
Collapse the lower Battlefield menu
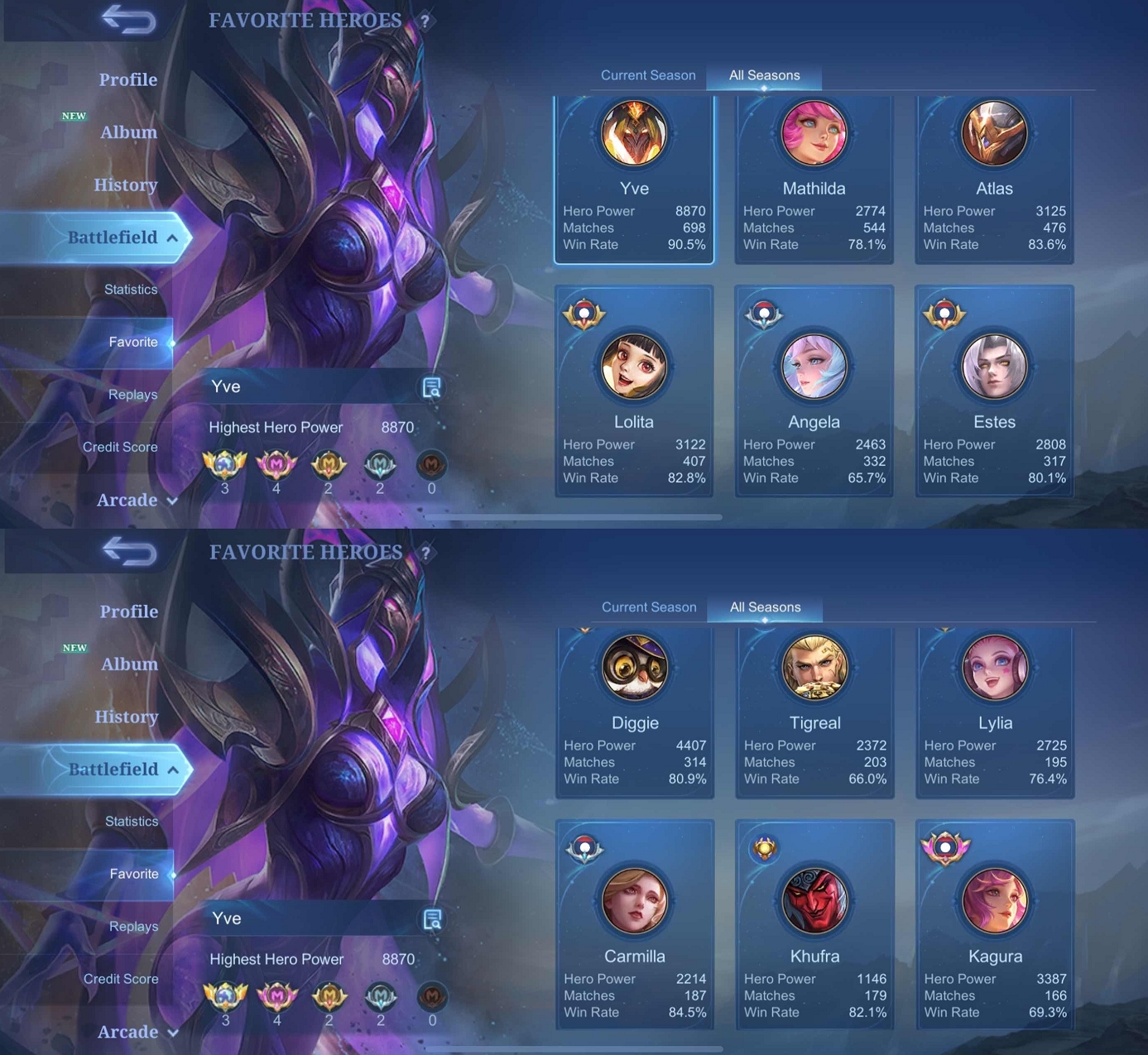click(114, 770)
